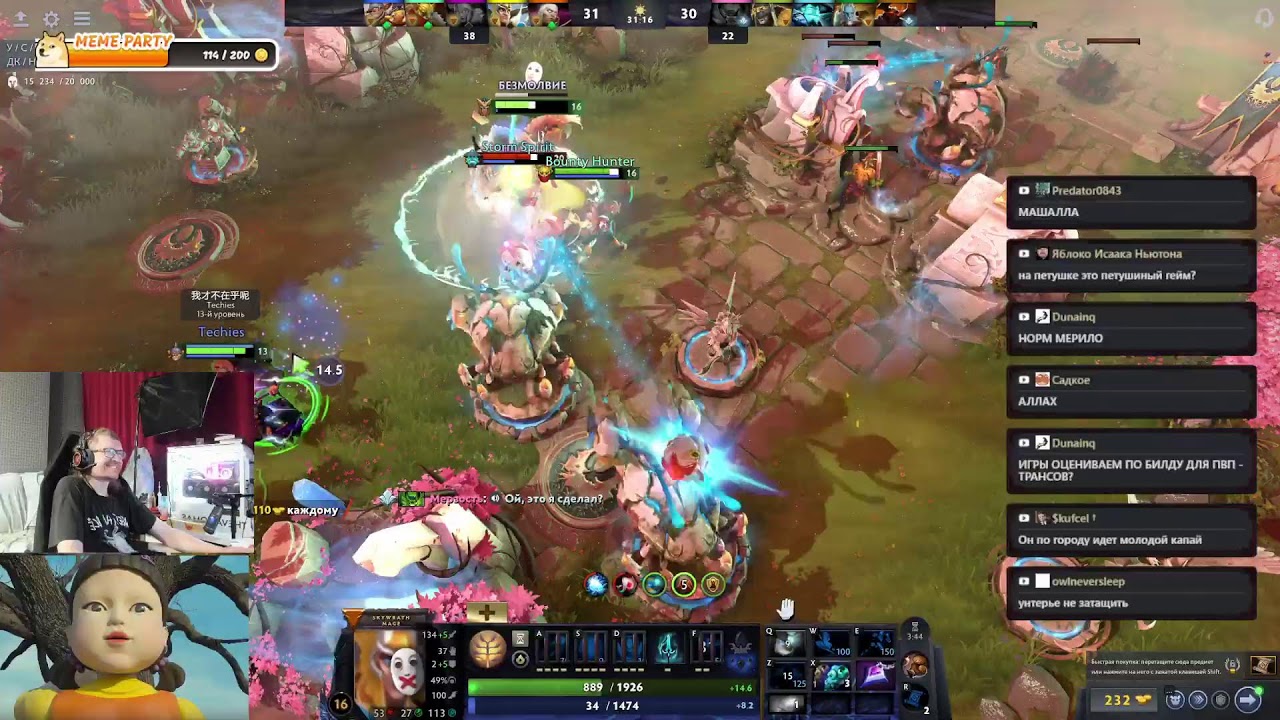Open the settings gear at top left
The width and height of the screenshot is (1280, 720).
point(50,19)
